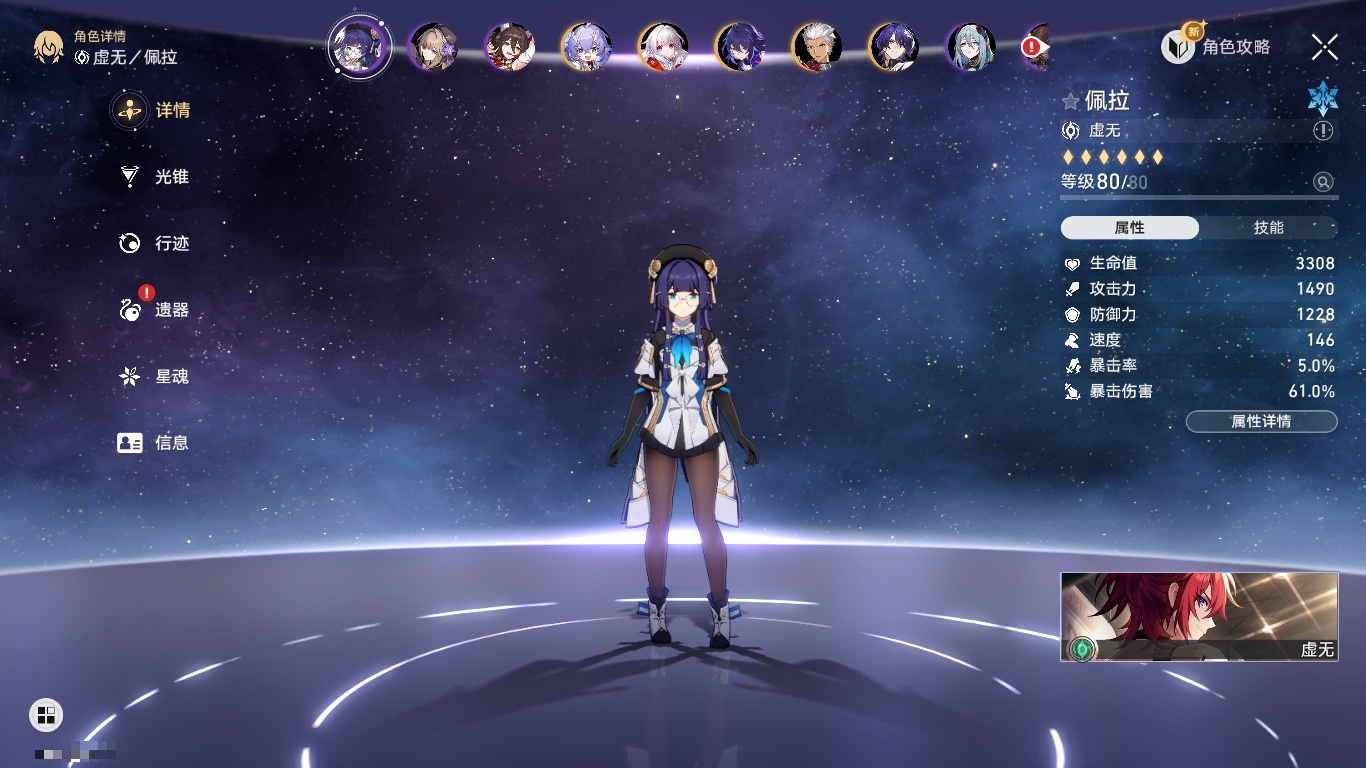
Task: Close the character details screen
Action: click(1325, 46)
